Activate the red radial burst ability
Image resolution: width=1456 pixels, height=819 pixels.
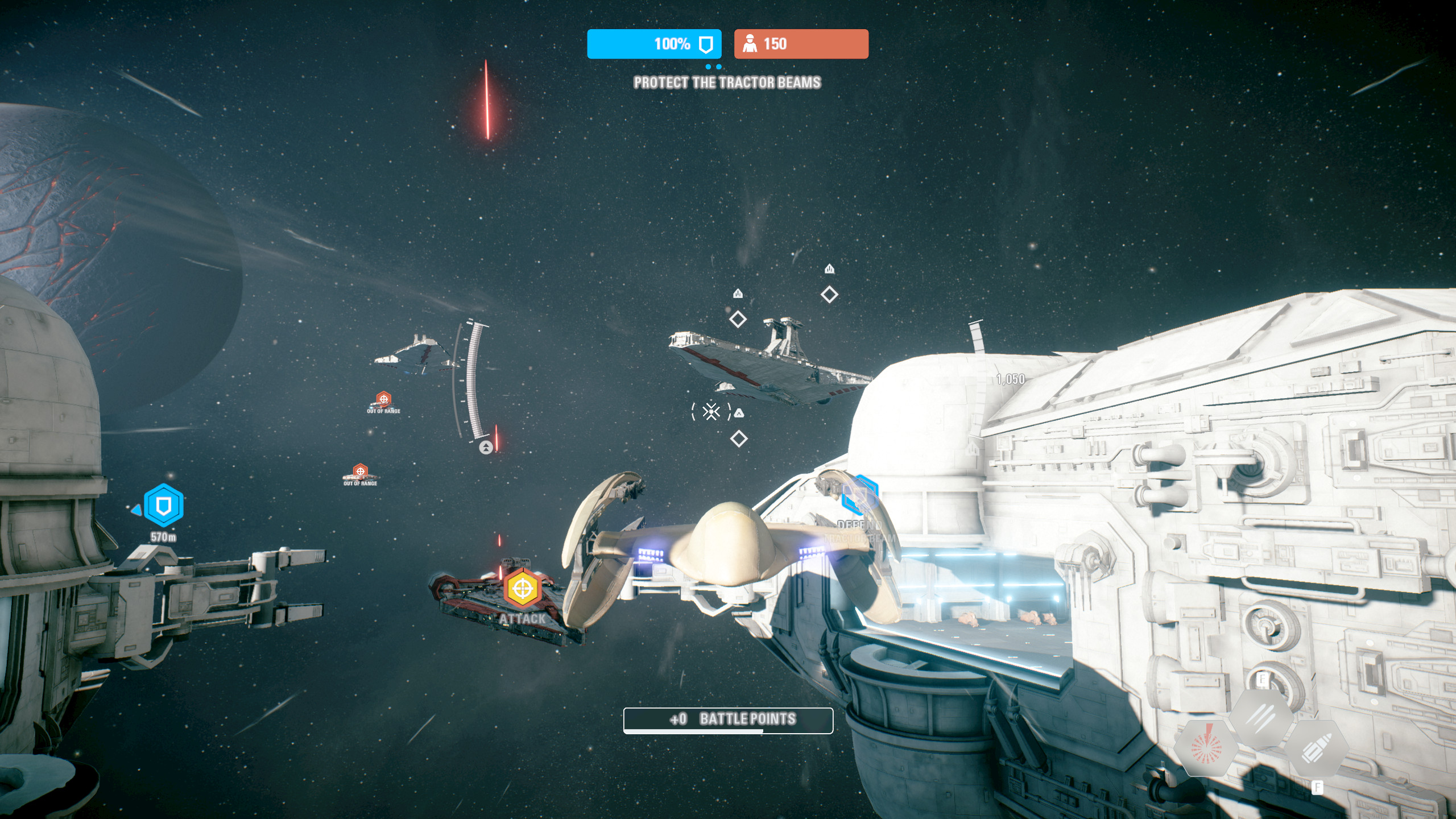(1206, 747)
